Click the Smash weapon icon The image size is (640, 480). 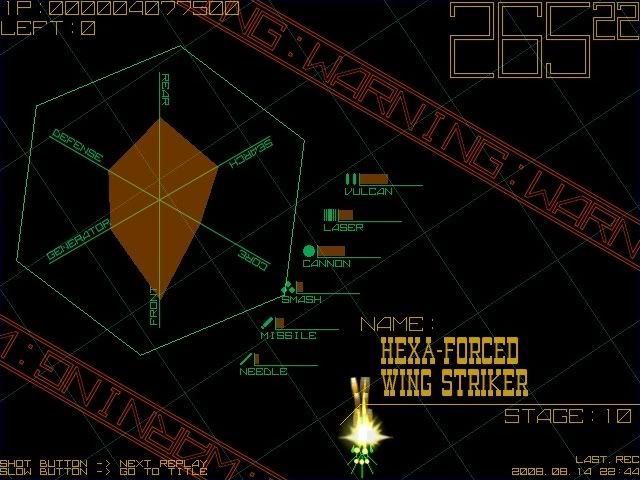pos(288,288)
